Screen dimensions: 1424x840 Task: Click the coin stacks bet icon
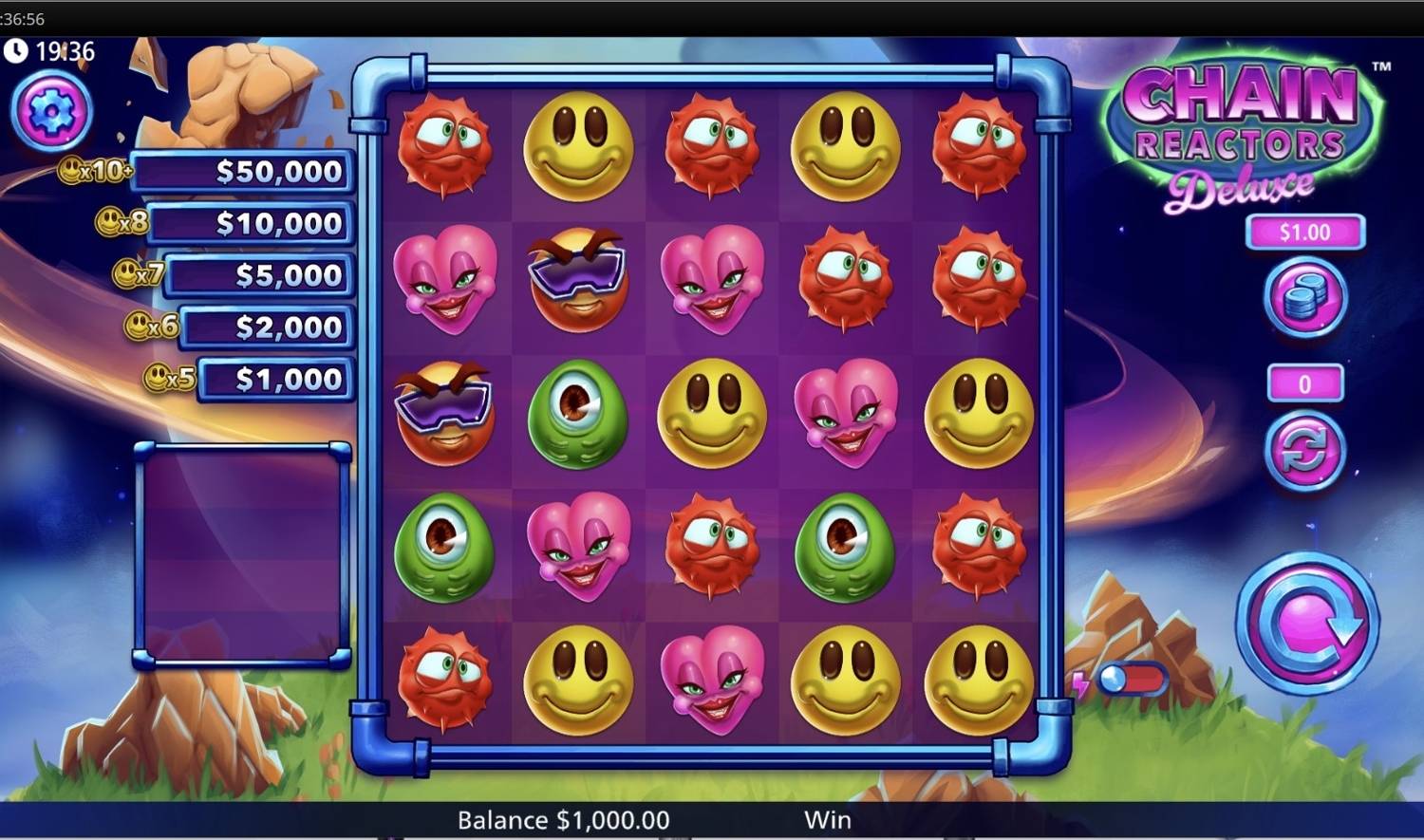point(1304,297)
